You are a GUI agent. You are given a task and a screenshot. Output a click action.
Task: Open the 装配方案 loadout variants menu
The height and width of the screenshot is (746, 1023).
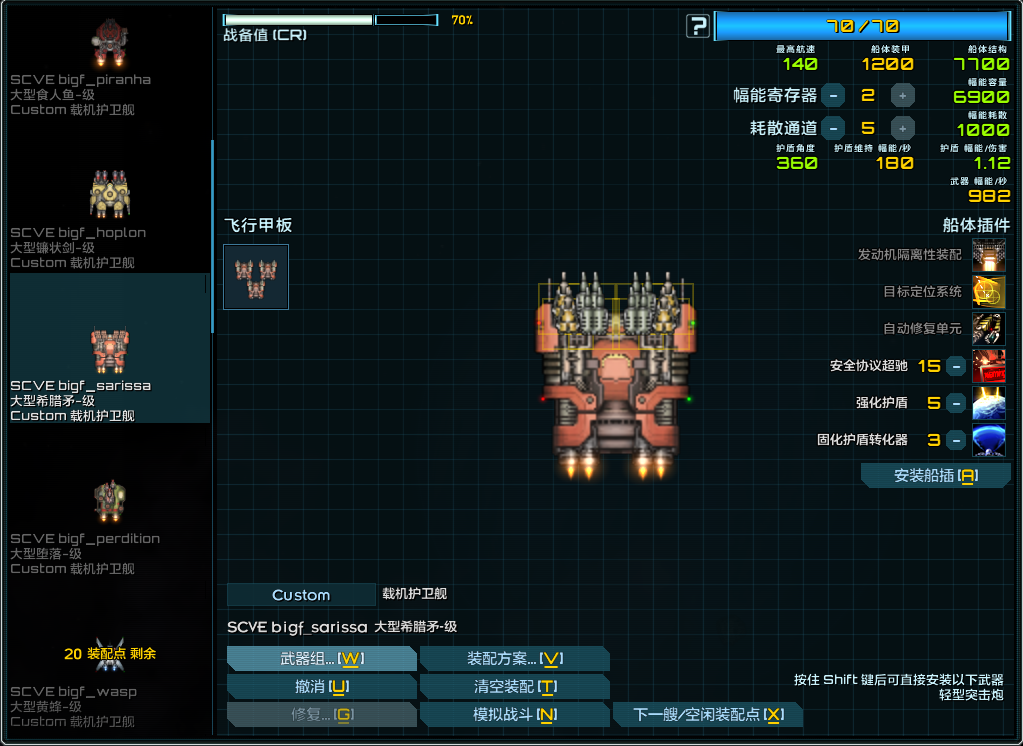pyautogui.click(x=514, y=658)
